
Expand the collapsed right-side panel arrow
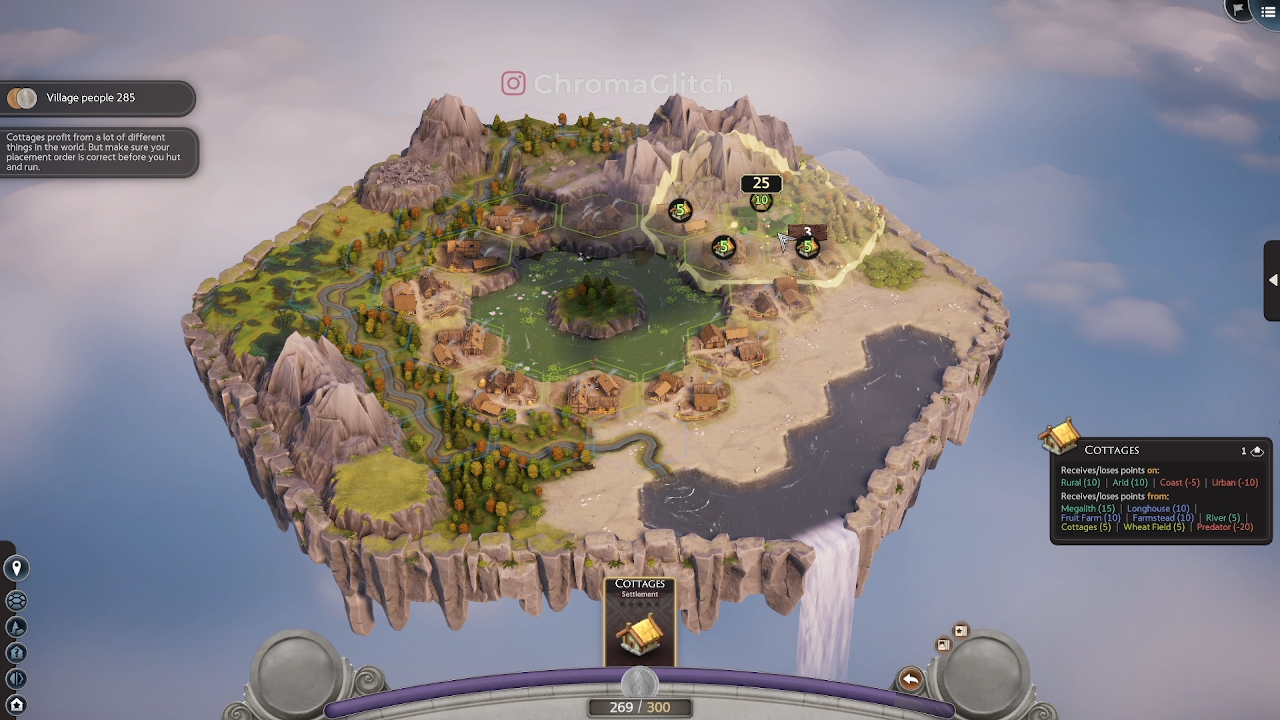coord(1274,280)
